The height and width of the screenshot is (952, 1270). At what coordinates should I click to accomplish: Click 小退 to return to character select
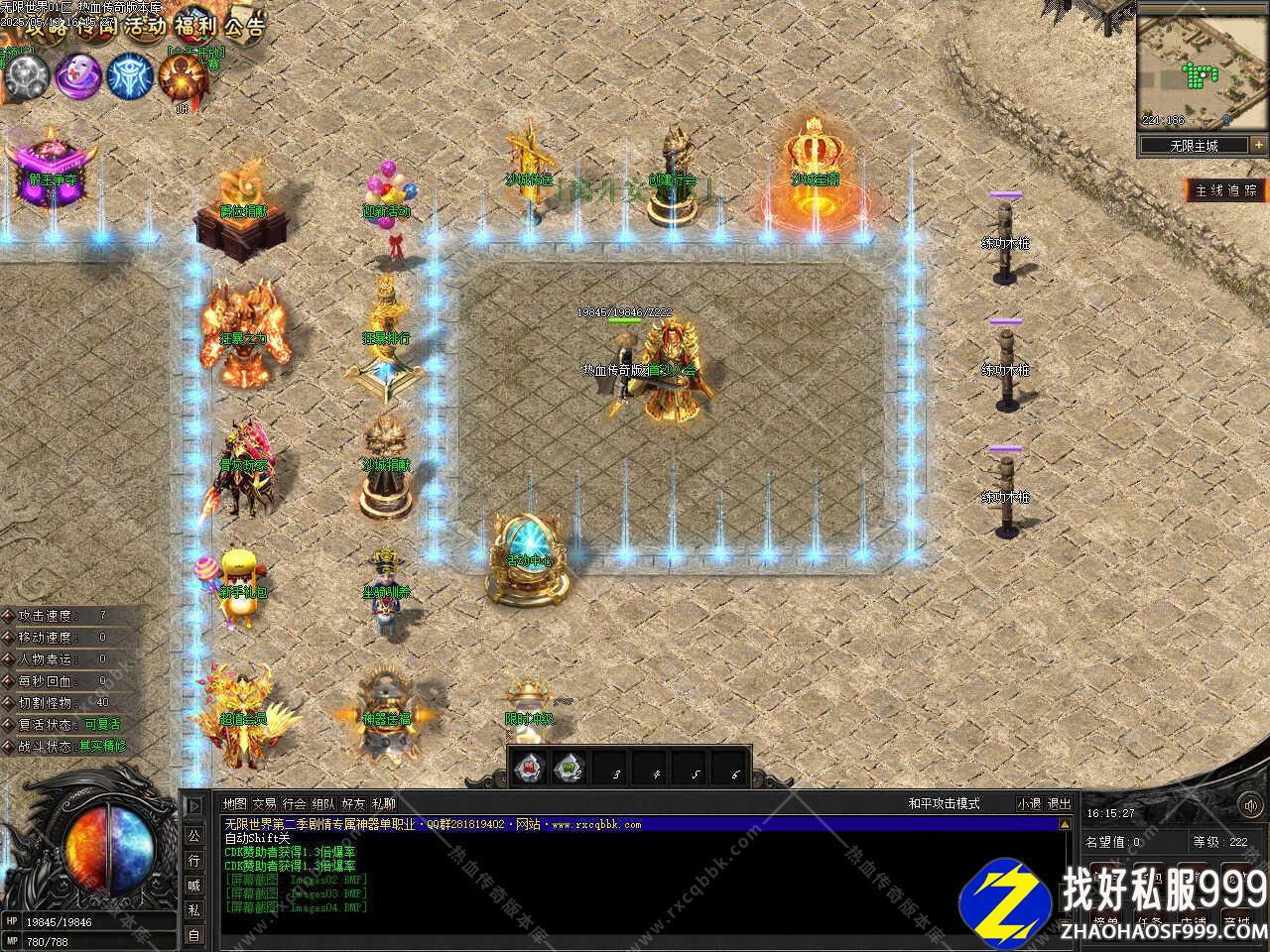pyautogui.click(x=1029, y=804)
